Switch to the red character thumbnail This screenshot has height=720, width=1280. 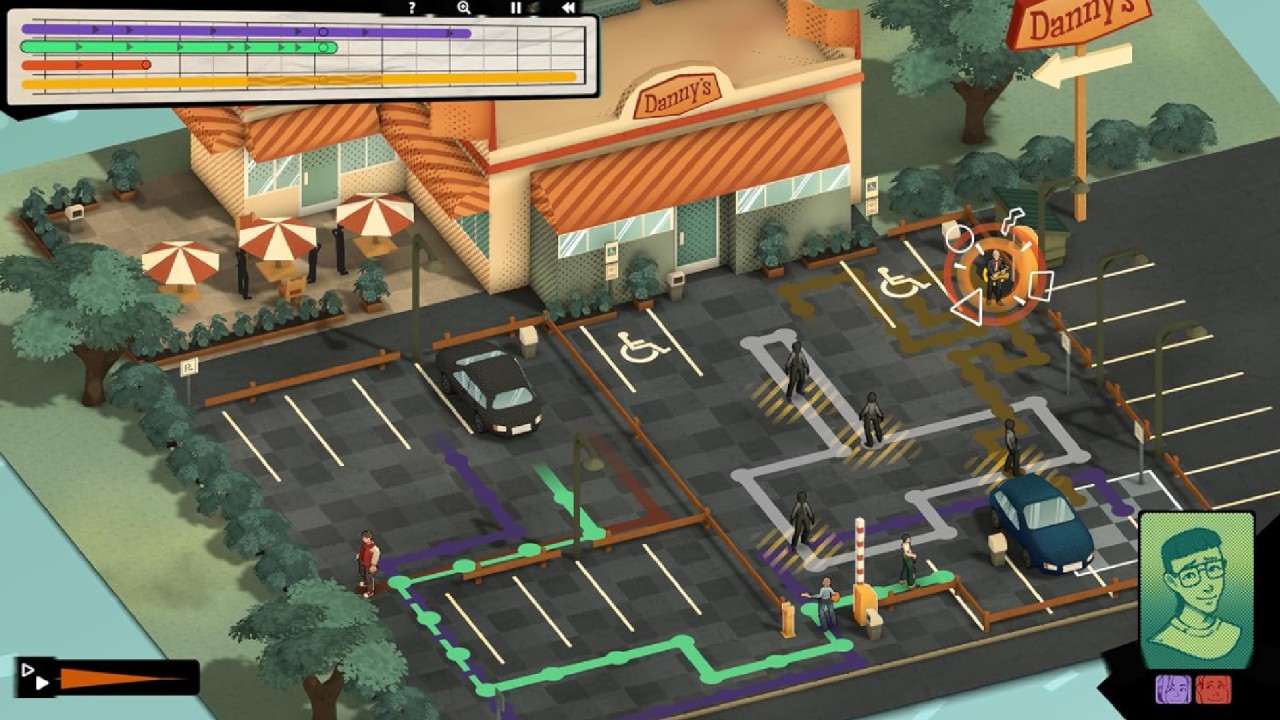(x=1213, y=689)
